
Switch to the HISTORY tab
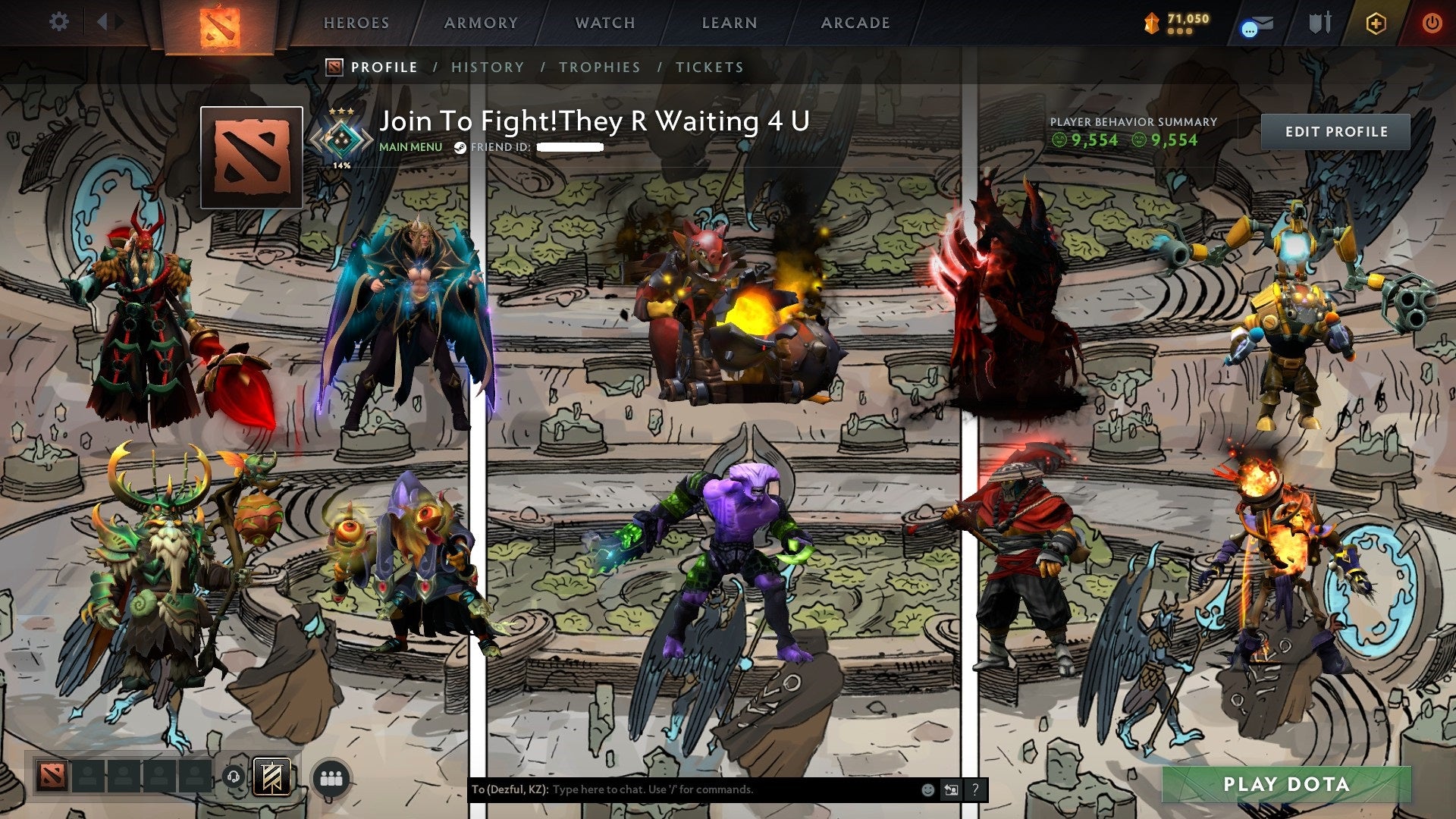488,67
